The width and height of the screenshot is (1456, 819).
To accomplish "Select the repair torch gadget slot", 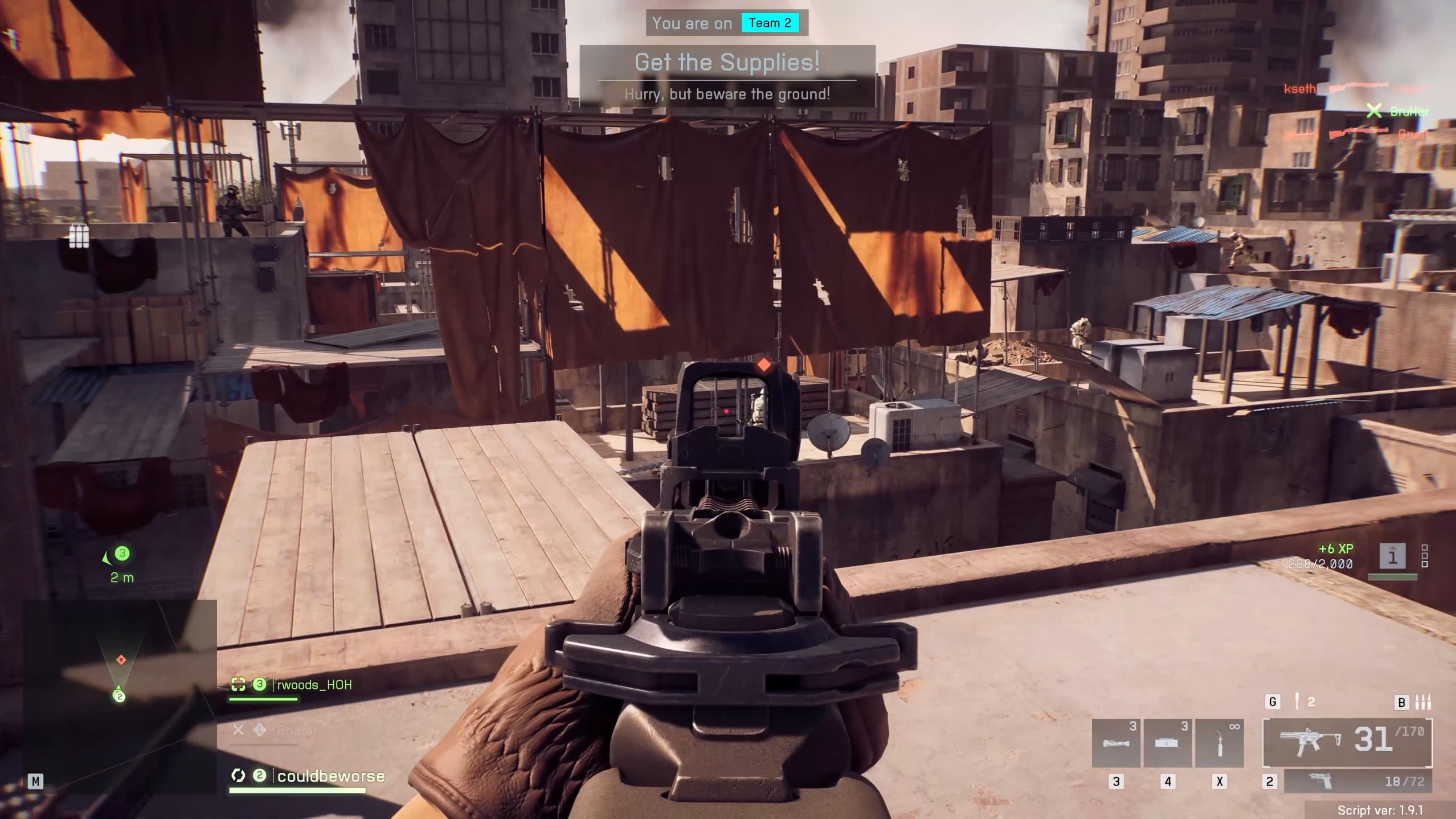I will click(x=1219, y=743).
